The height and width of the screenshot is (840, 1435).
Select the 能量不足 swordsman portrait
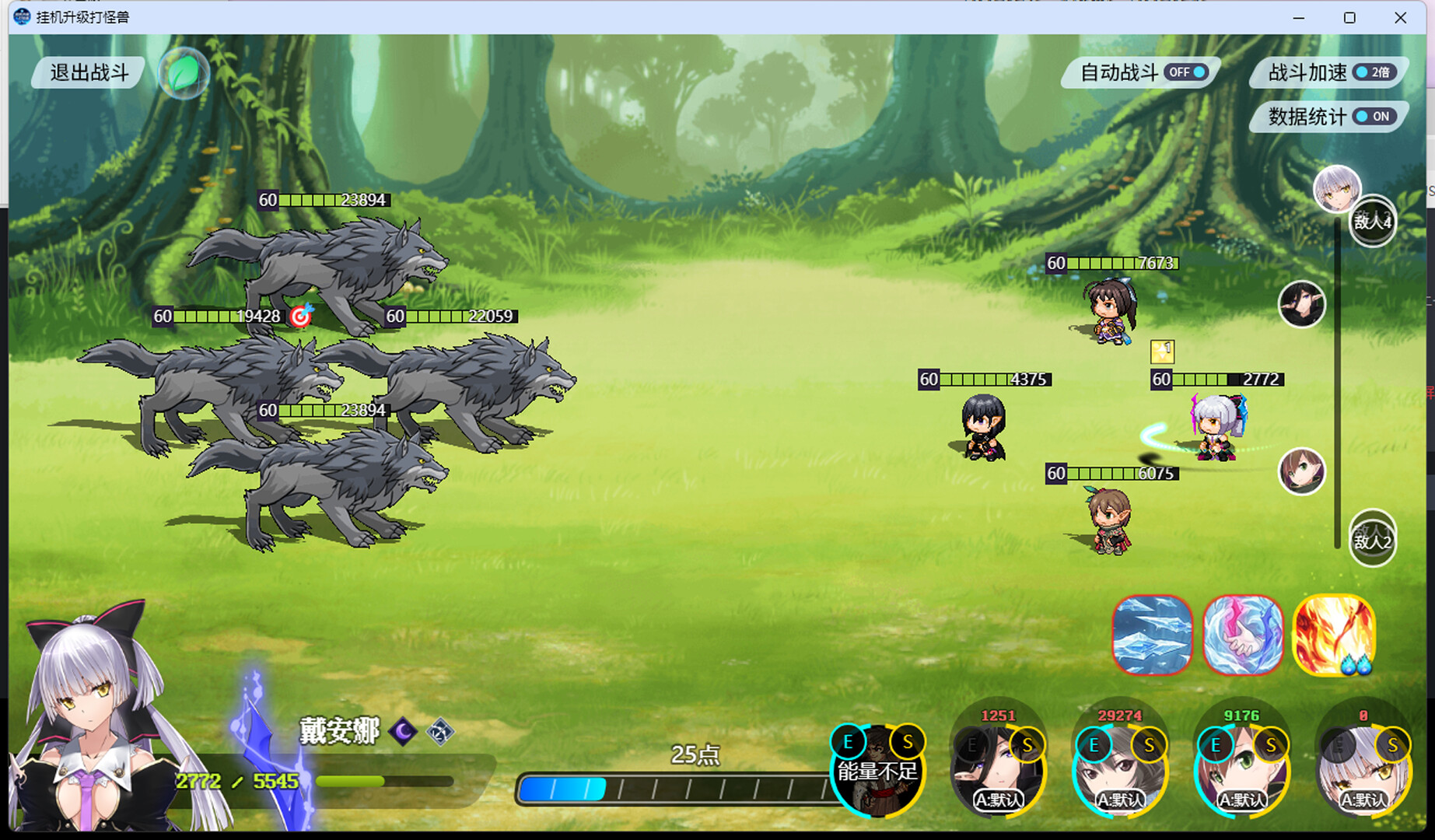(x=877, y=770)
